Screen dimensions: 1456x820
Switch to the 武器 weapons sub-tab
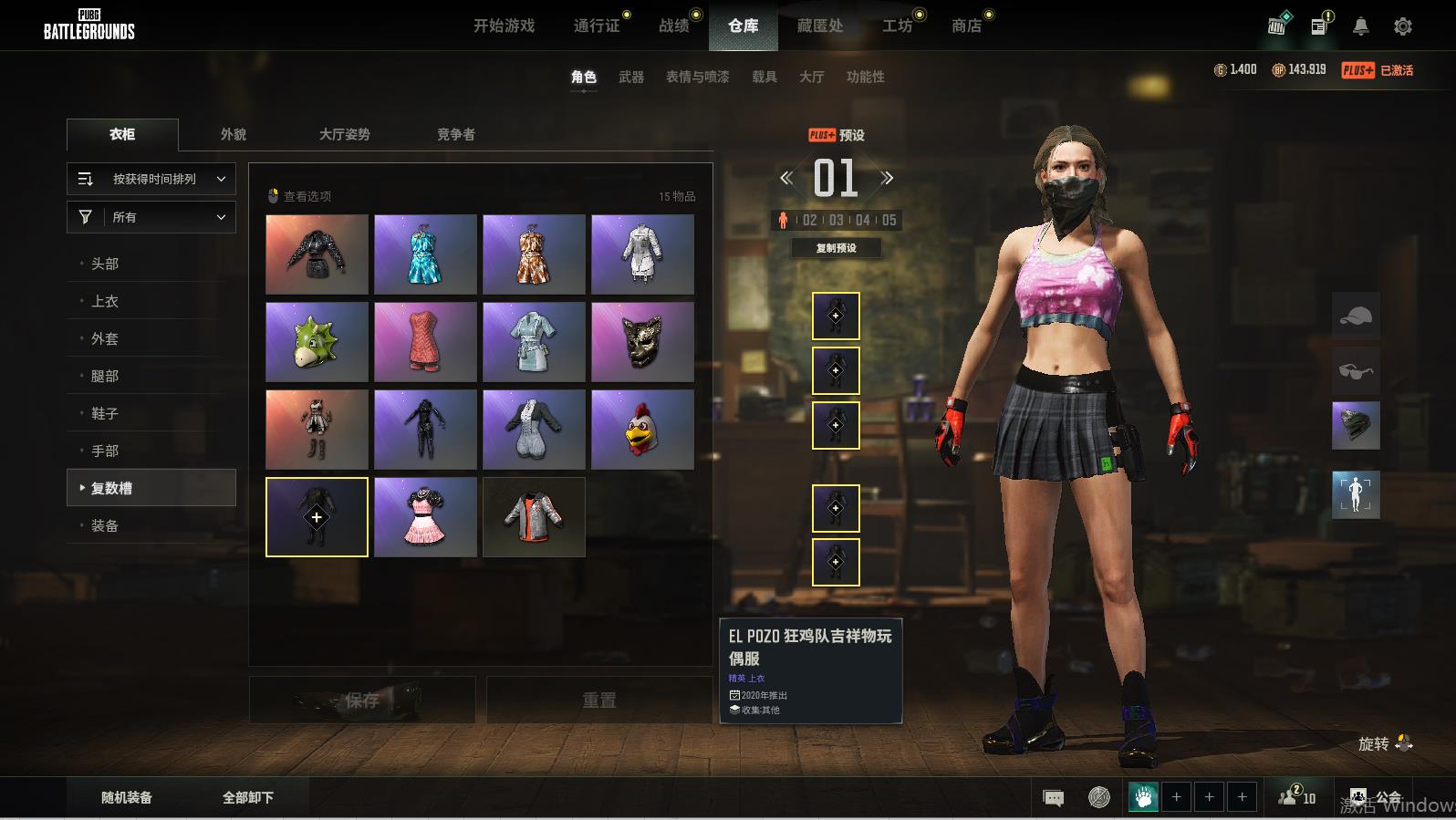(630, 77)
